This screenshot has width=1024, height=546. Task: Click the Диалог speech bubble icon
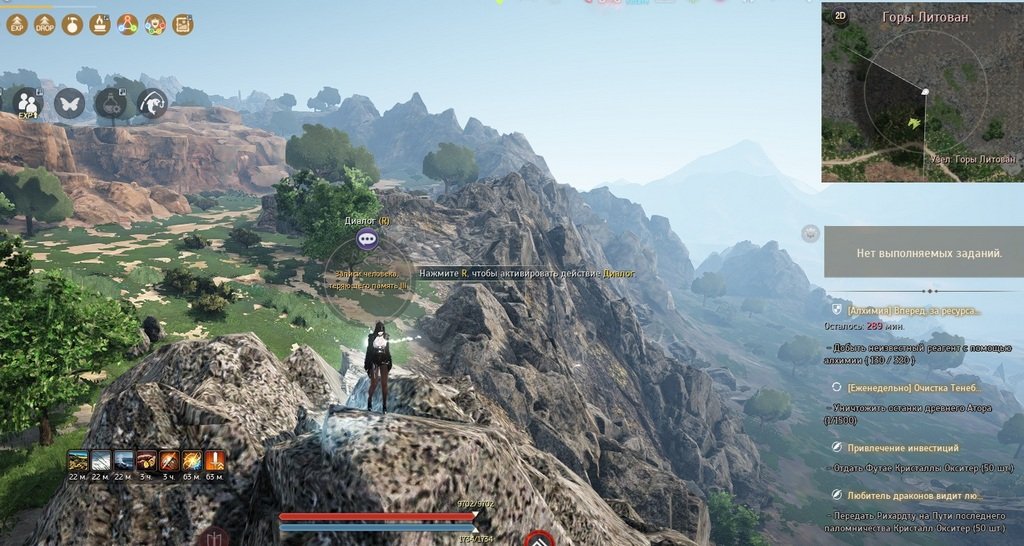pyautogui.click(x=367, y=239)
